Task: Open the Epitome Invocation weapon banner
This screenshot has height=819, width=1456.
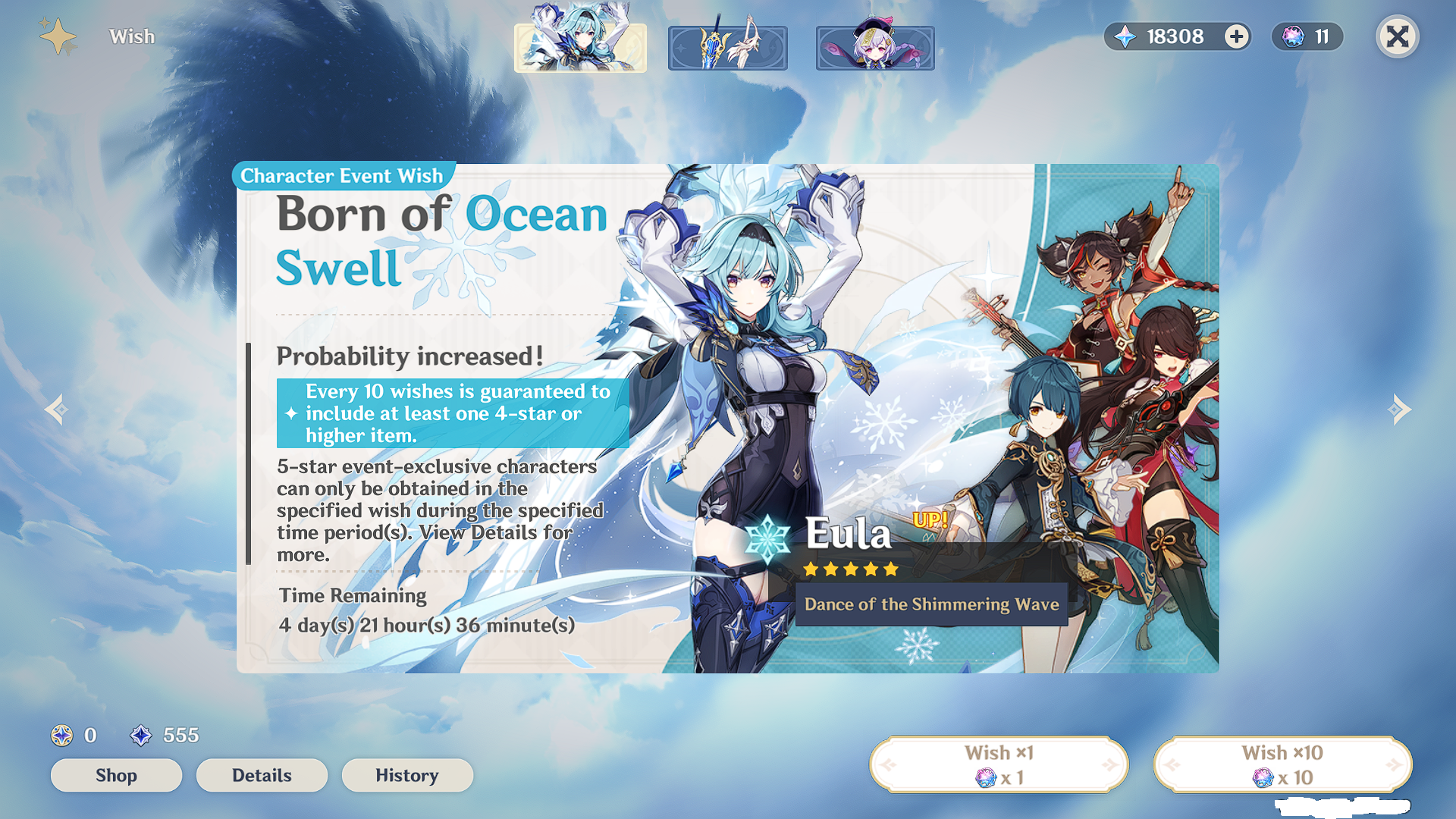Action: pos(727,46)
